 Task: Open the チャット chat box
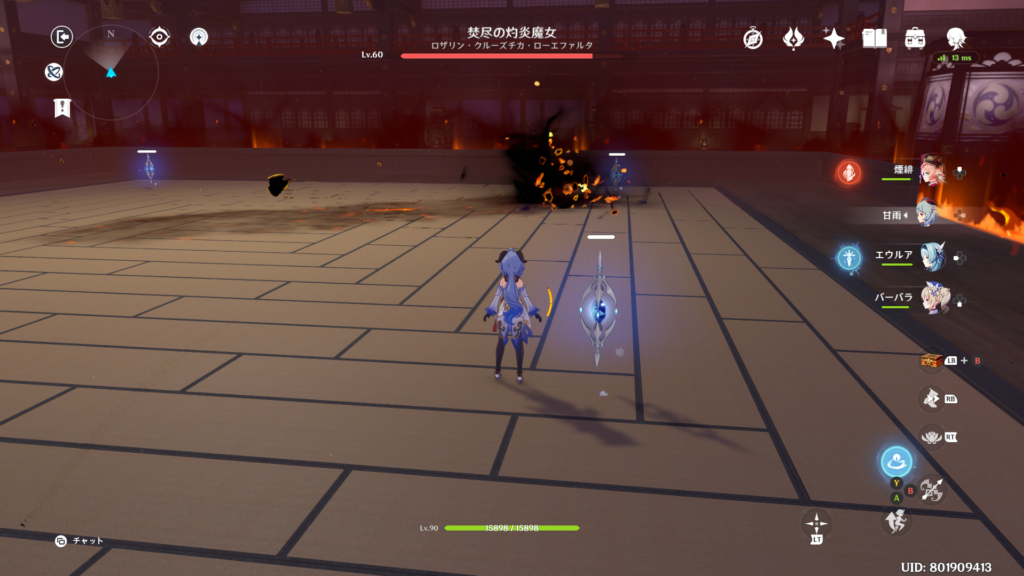(80, 541)
